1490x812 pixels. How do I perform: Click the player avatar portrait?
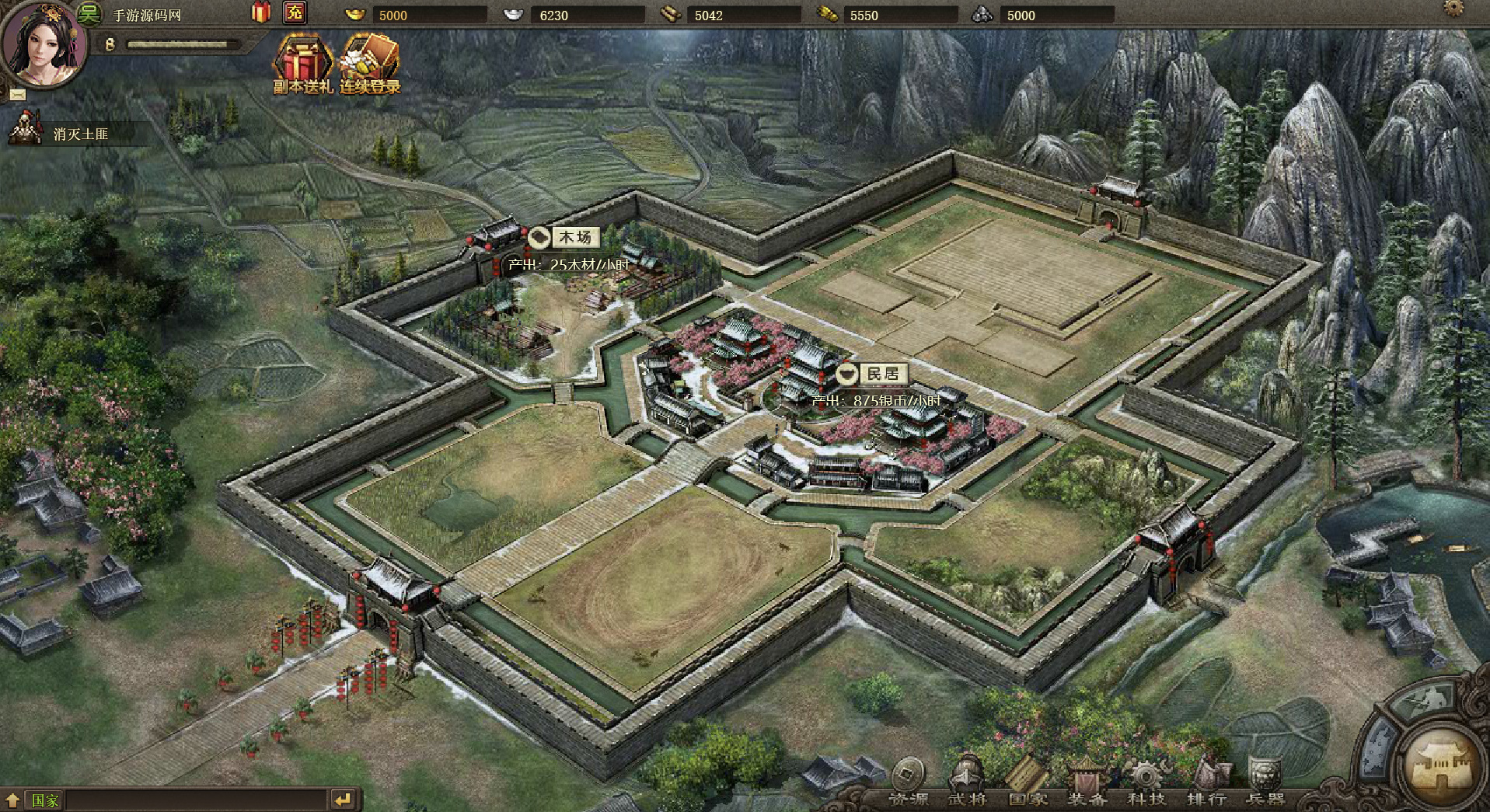43,44
